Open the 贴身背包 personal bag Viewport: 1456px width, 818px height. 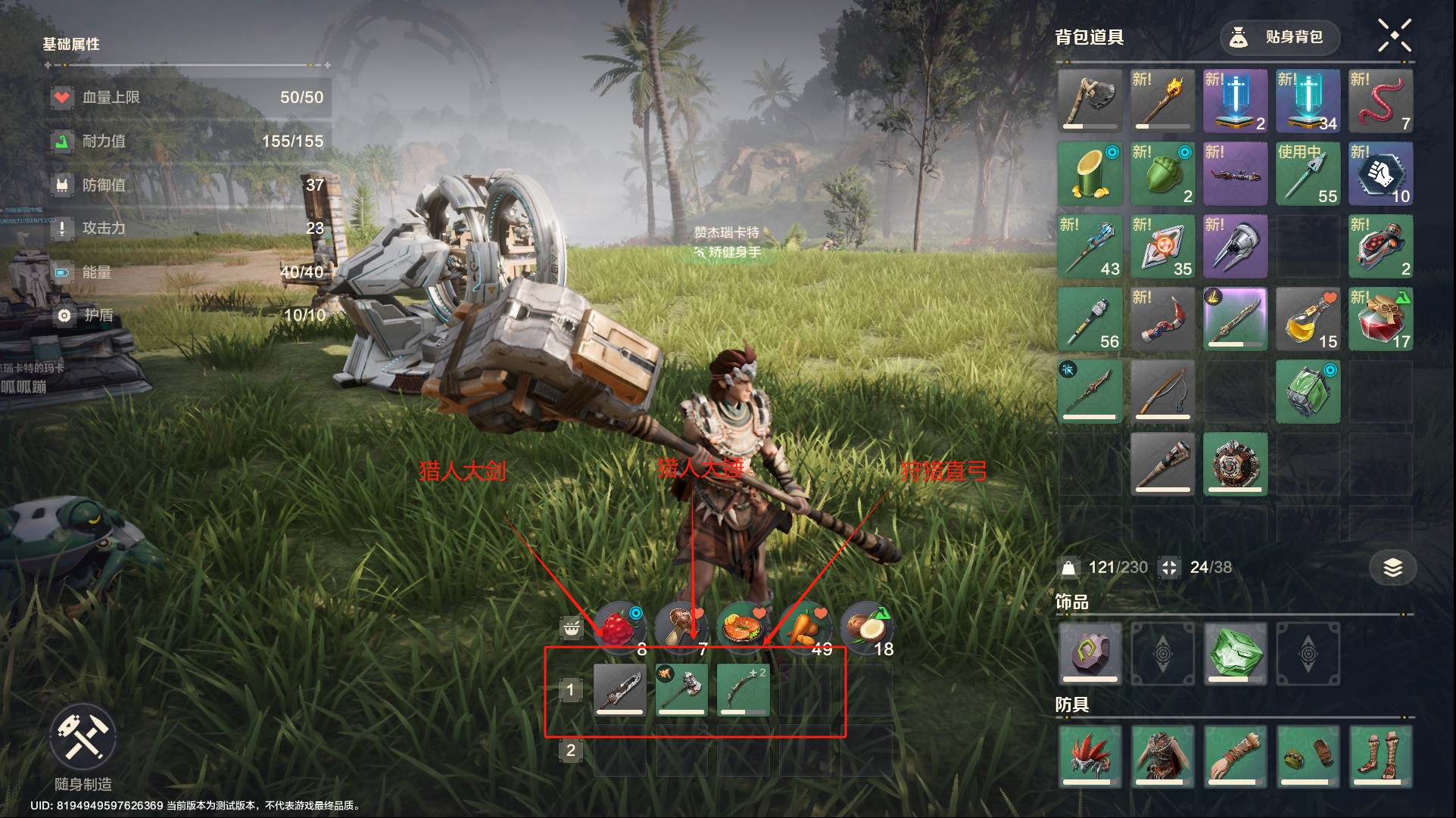coord(1280,37)
